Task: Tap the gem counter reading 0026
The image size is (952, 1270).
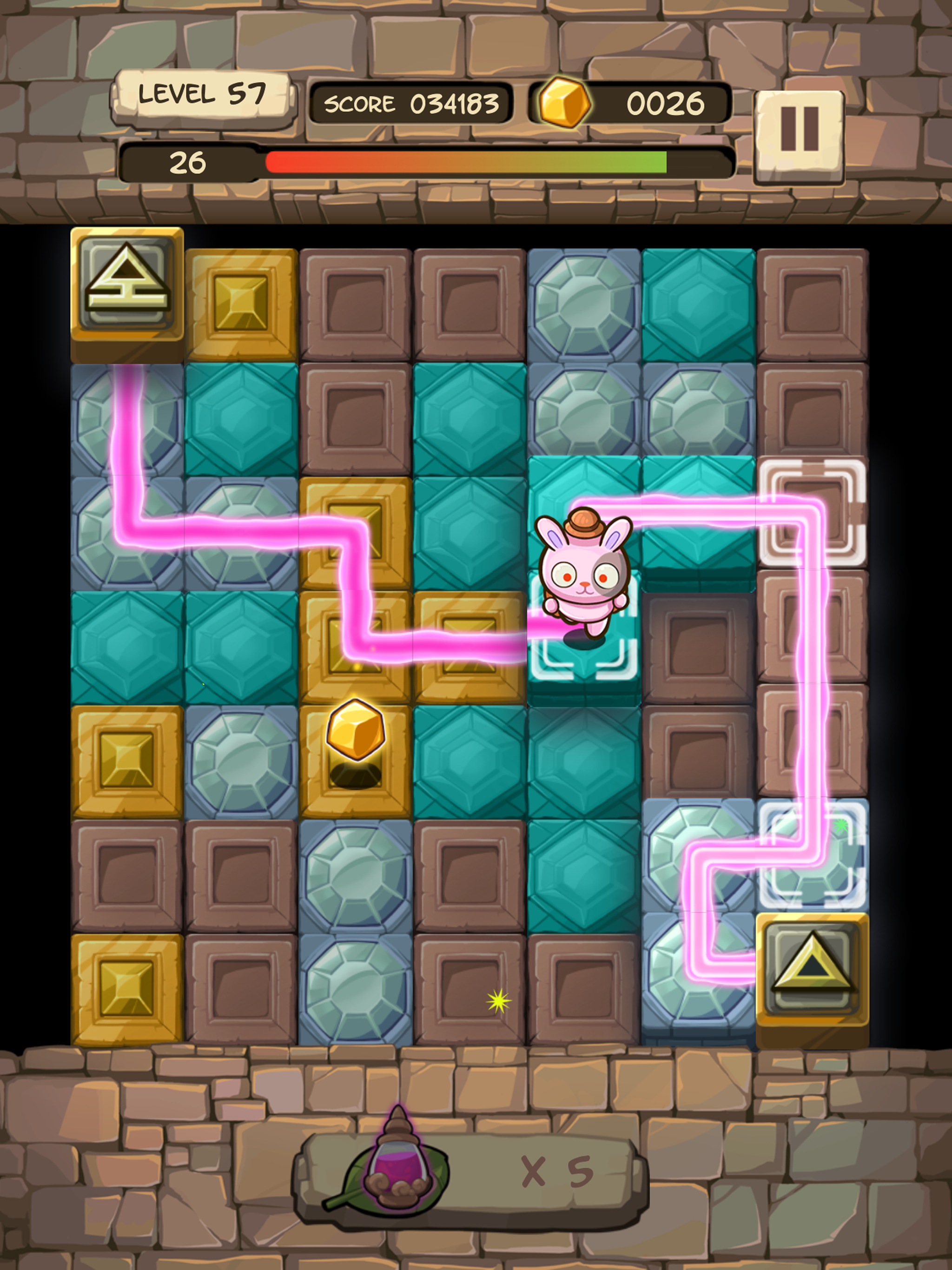Action: [666, 102]
